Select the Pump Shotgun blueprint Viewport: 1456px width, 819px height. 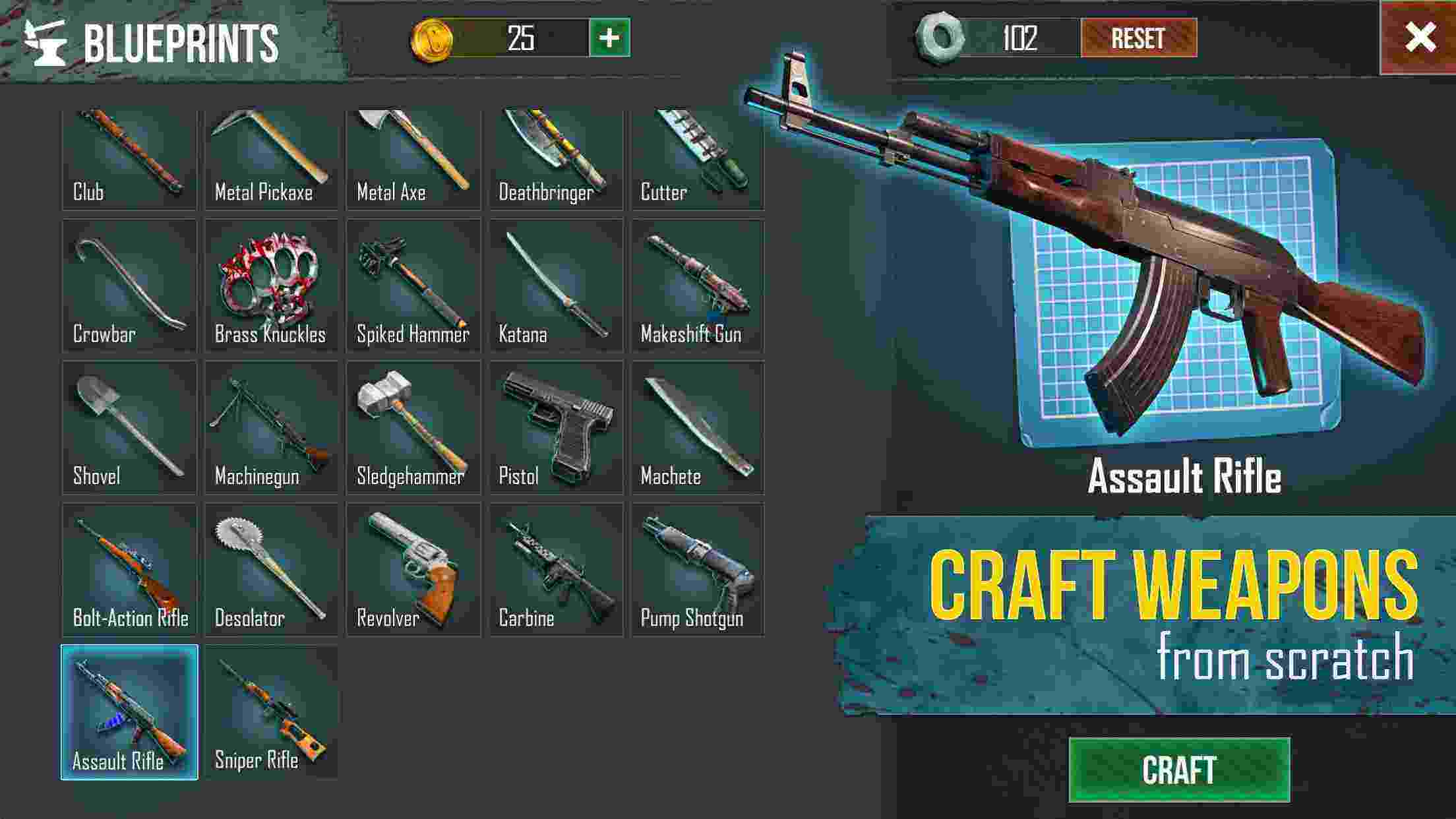tap(698, 570)
